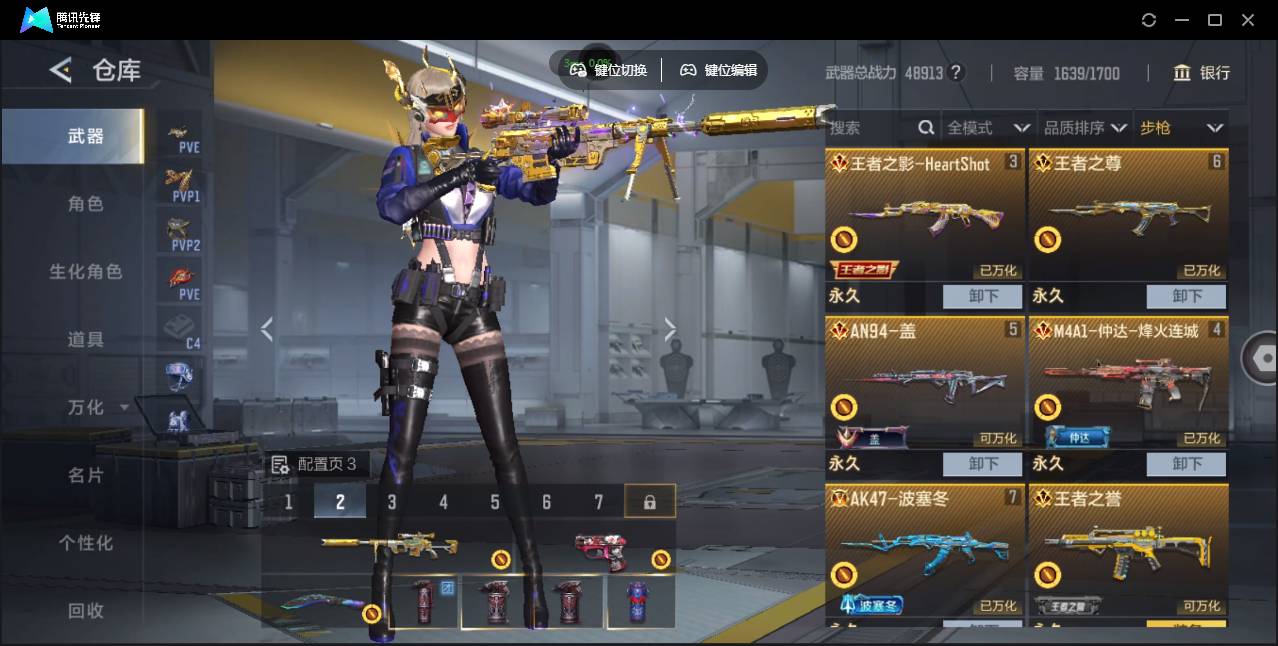Expand the 万化 category
The image size is (1278, 646).
[96, 408]
